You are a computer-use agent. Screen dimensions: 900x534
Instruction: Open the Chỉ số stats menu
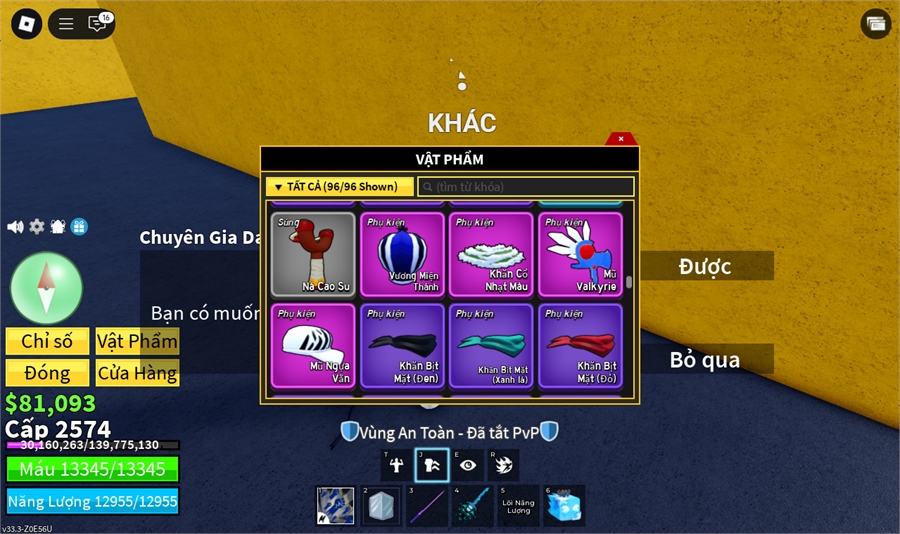47,341
